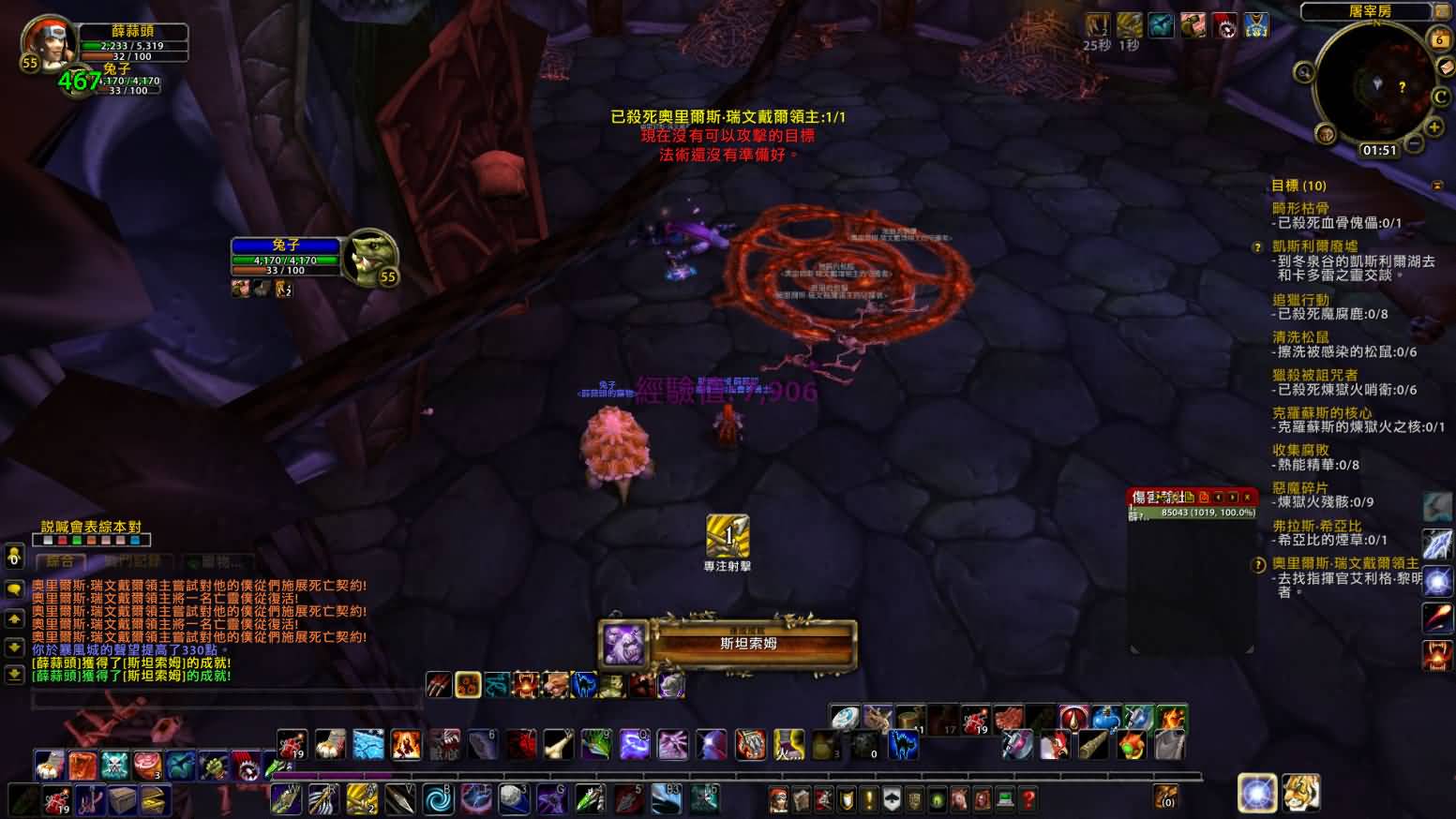Zoom in the minimap with plus button
Viewport: 1456px width, 819px height.
click(1433, 127)
